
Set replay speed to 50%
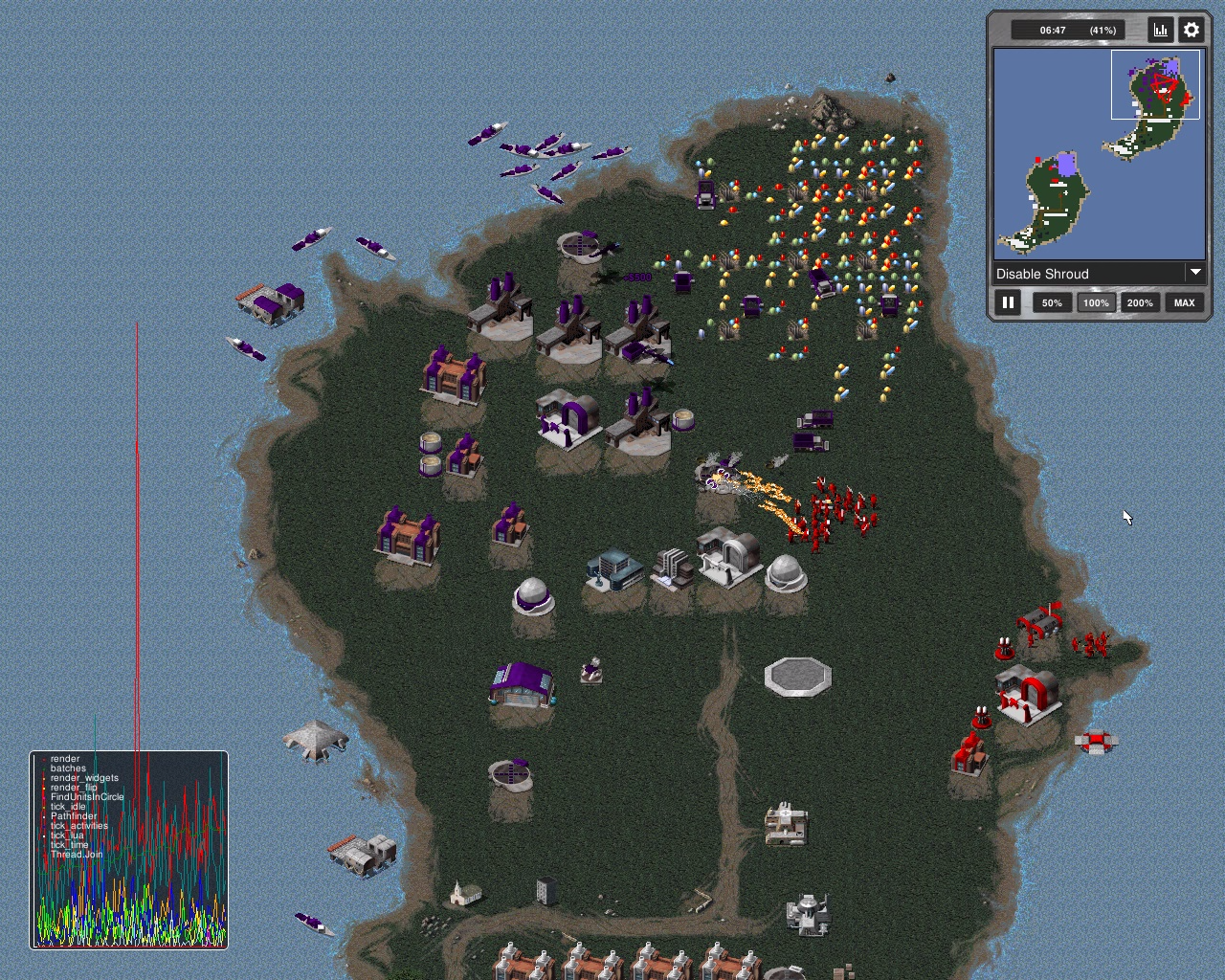[1052, 302]
